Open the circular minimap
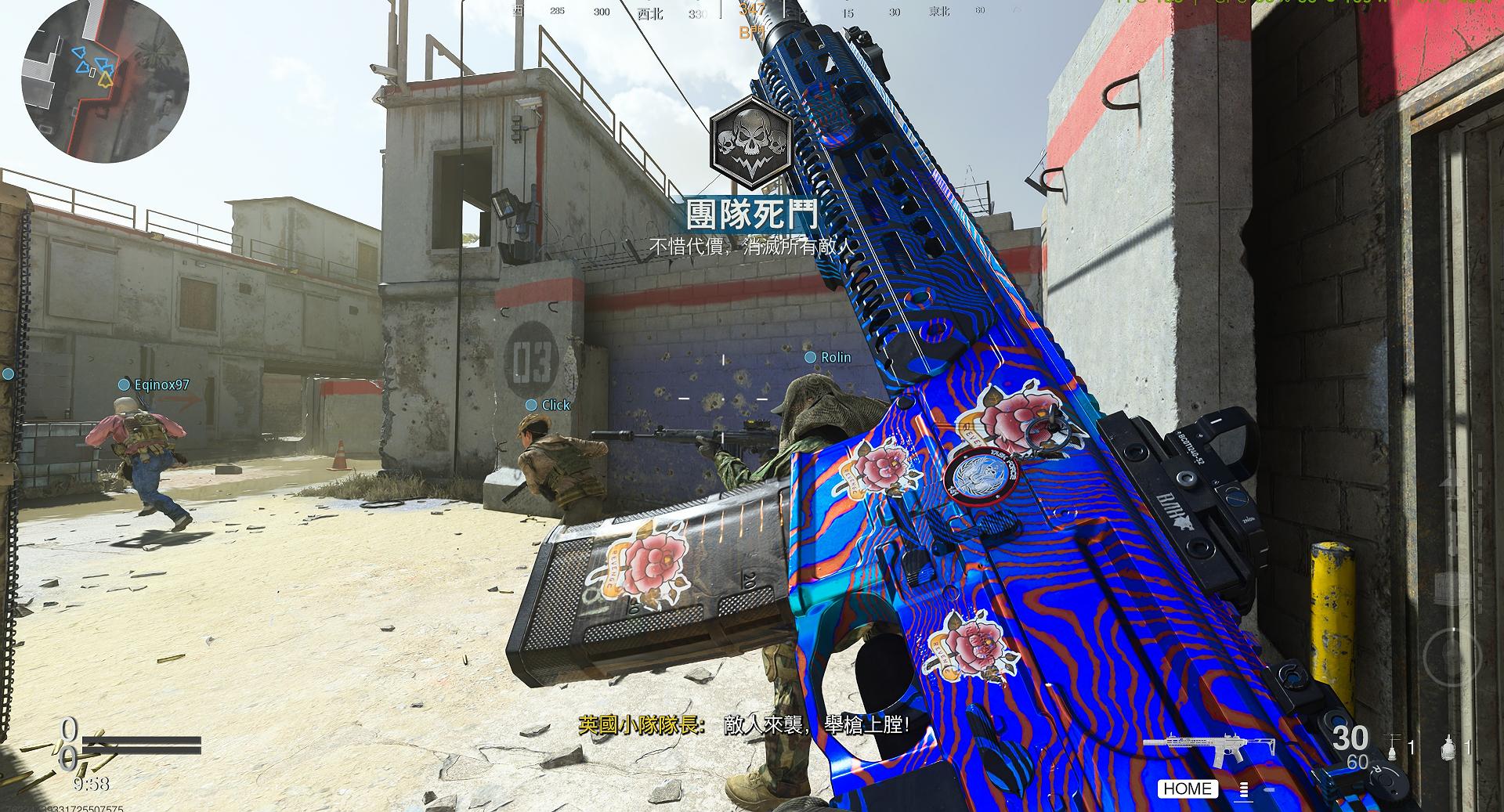Image resolution: width=1504 pixels, height=812 pixels. click(105, 81)
